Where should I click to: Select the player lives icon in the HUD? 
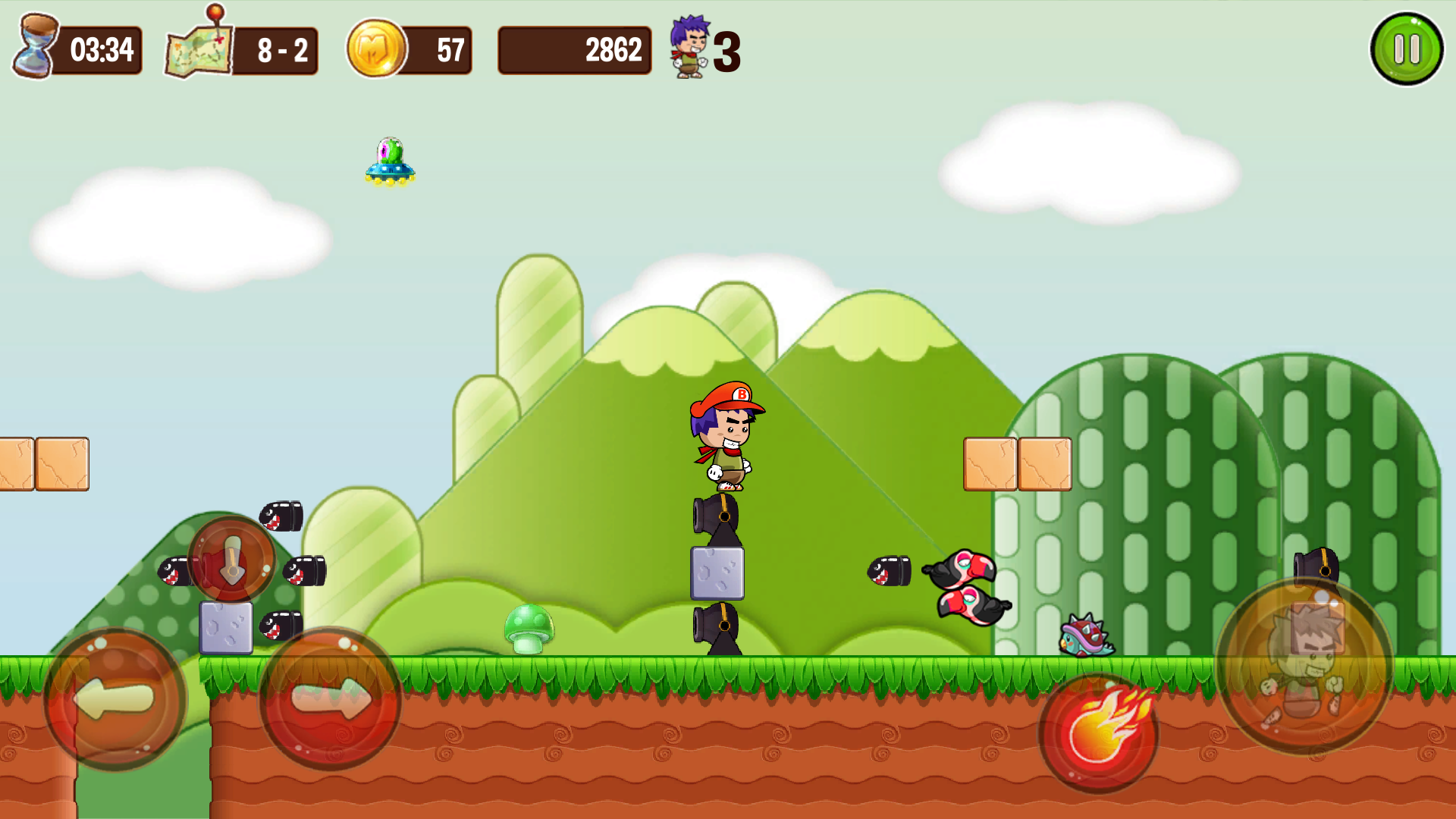coord(687,49)
